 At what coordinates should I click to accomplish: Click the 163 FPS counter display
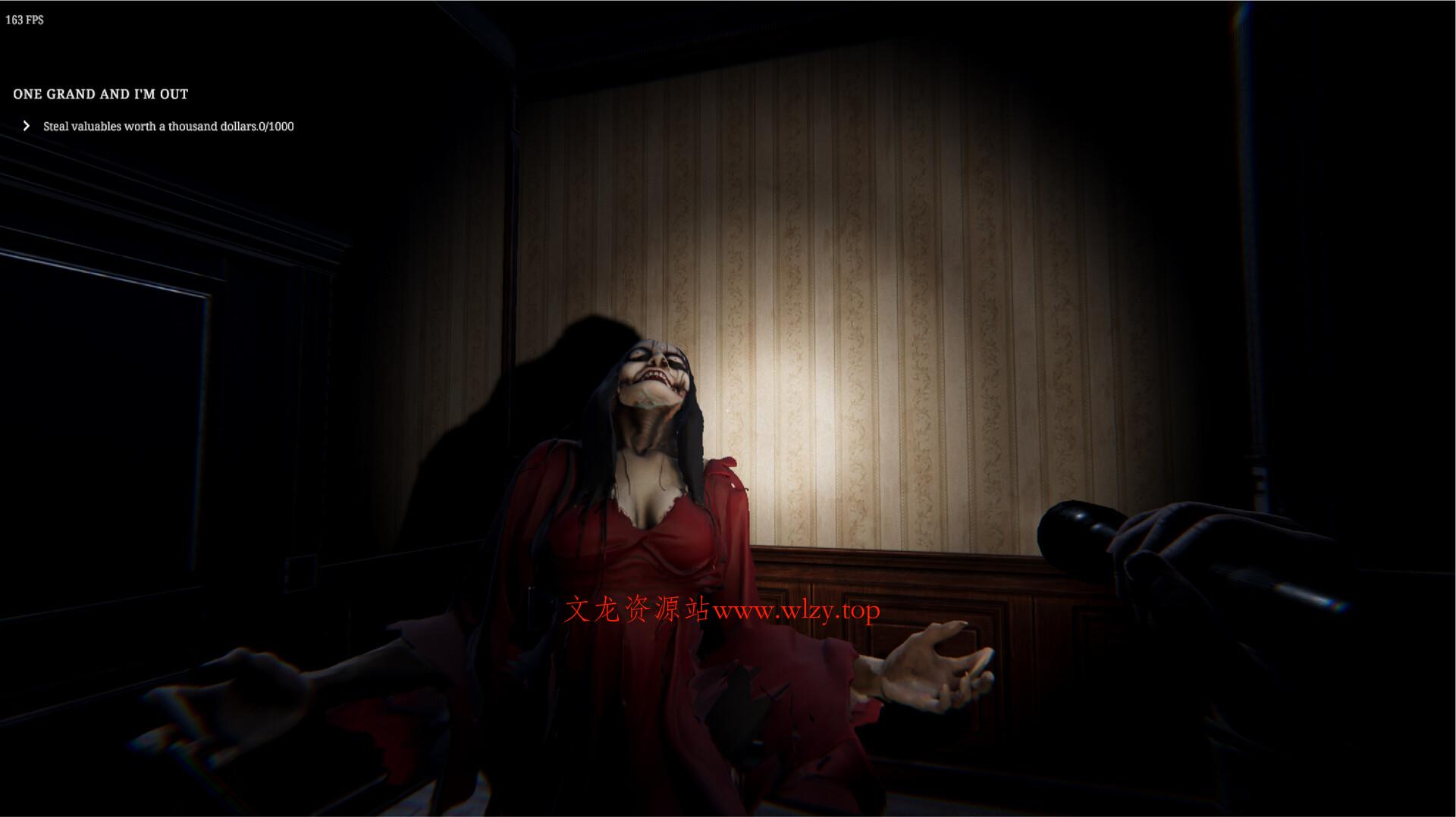click(x=24, y=20)
